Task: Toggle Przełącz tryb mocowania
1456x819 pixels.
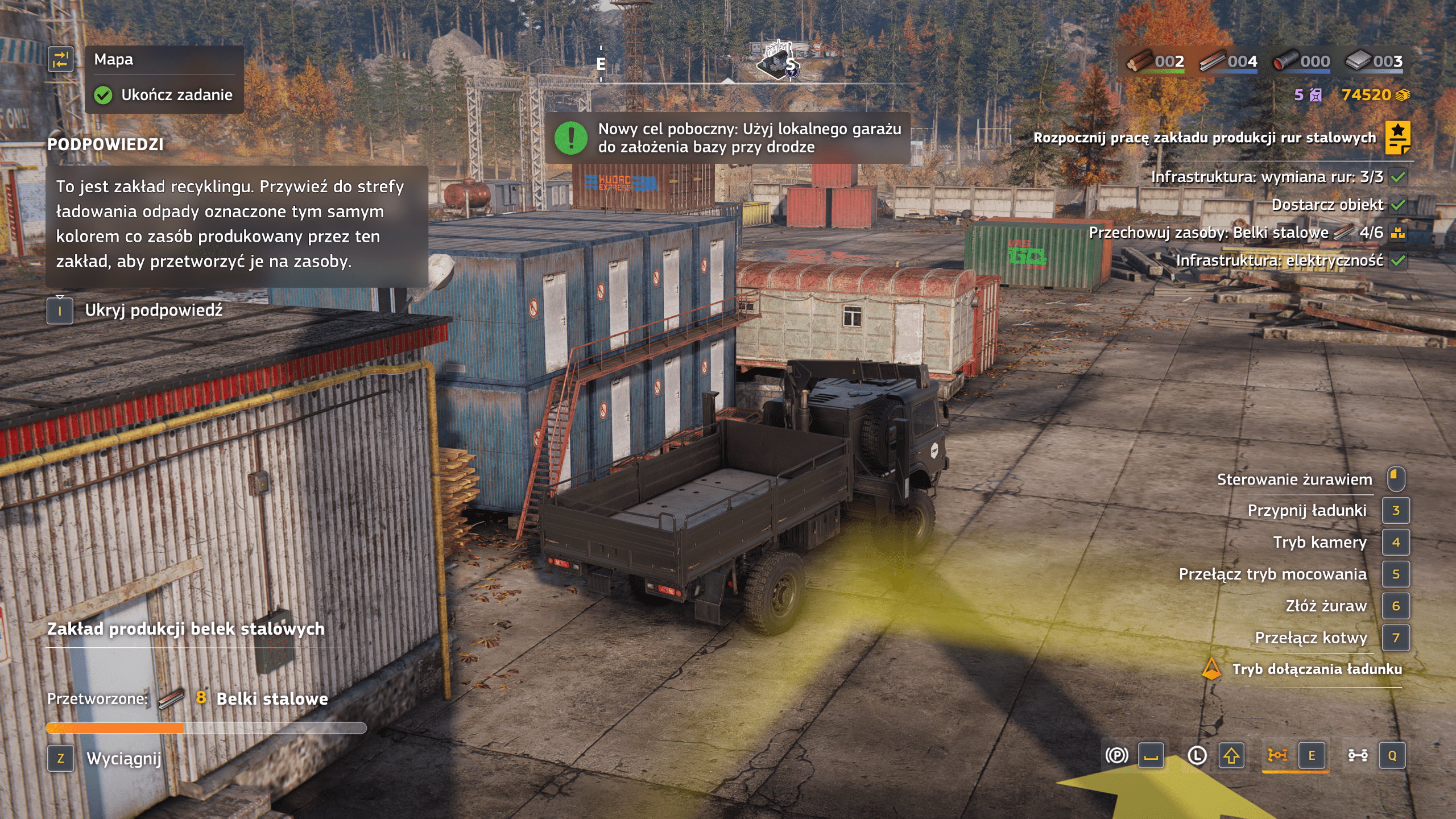Action: tap(1272, 574)
